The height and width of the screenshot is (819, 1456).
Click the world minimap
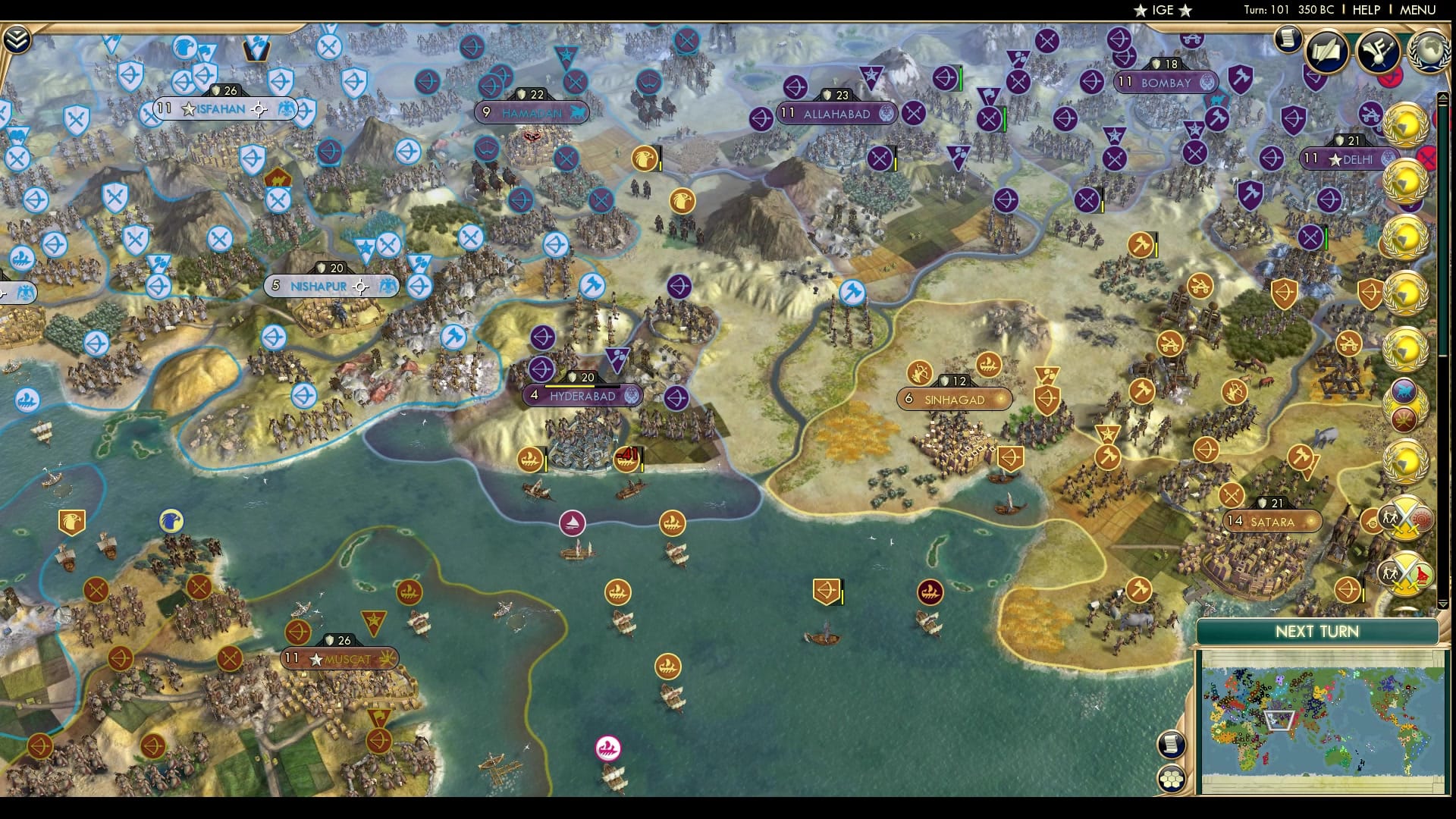click(1321, 721)
